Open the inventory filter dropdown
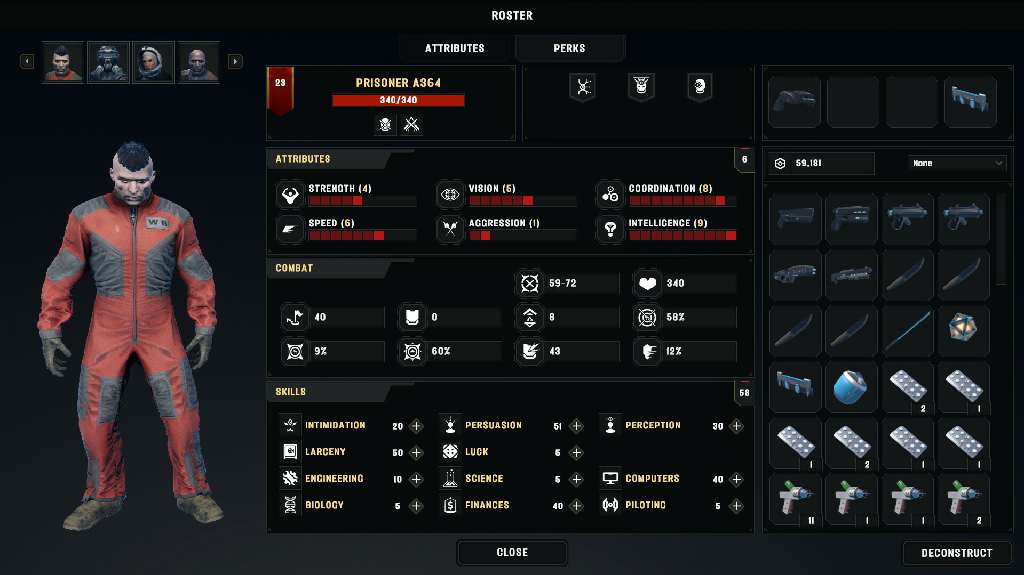The image size is (1024, 575). [x=957, y=163]
